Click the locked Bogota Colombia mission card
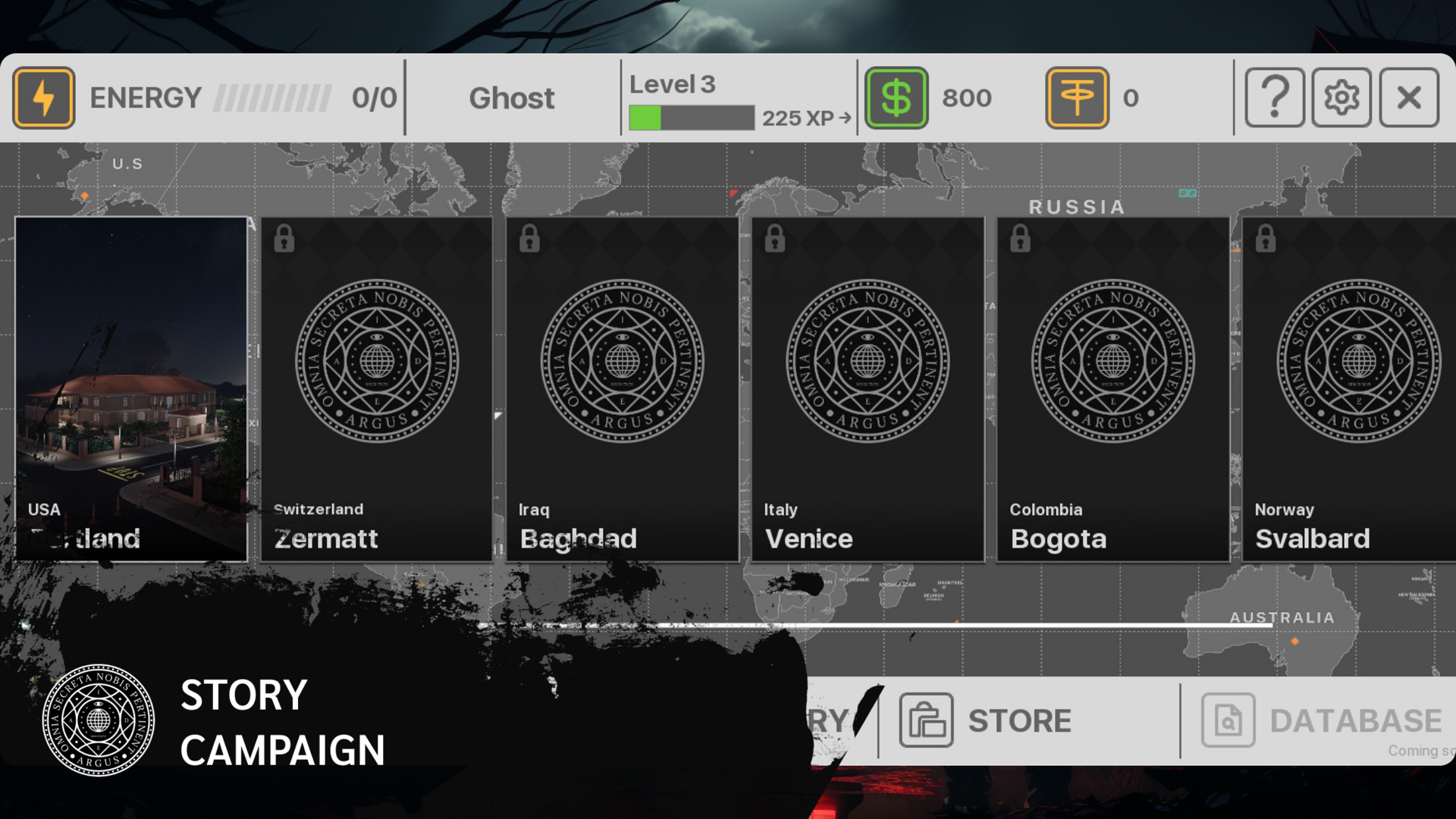This screenshot has width=1456, height=819. [x=1112, y=387]
